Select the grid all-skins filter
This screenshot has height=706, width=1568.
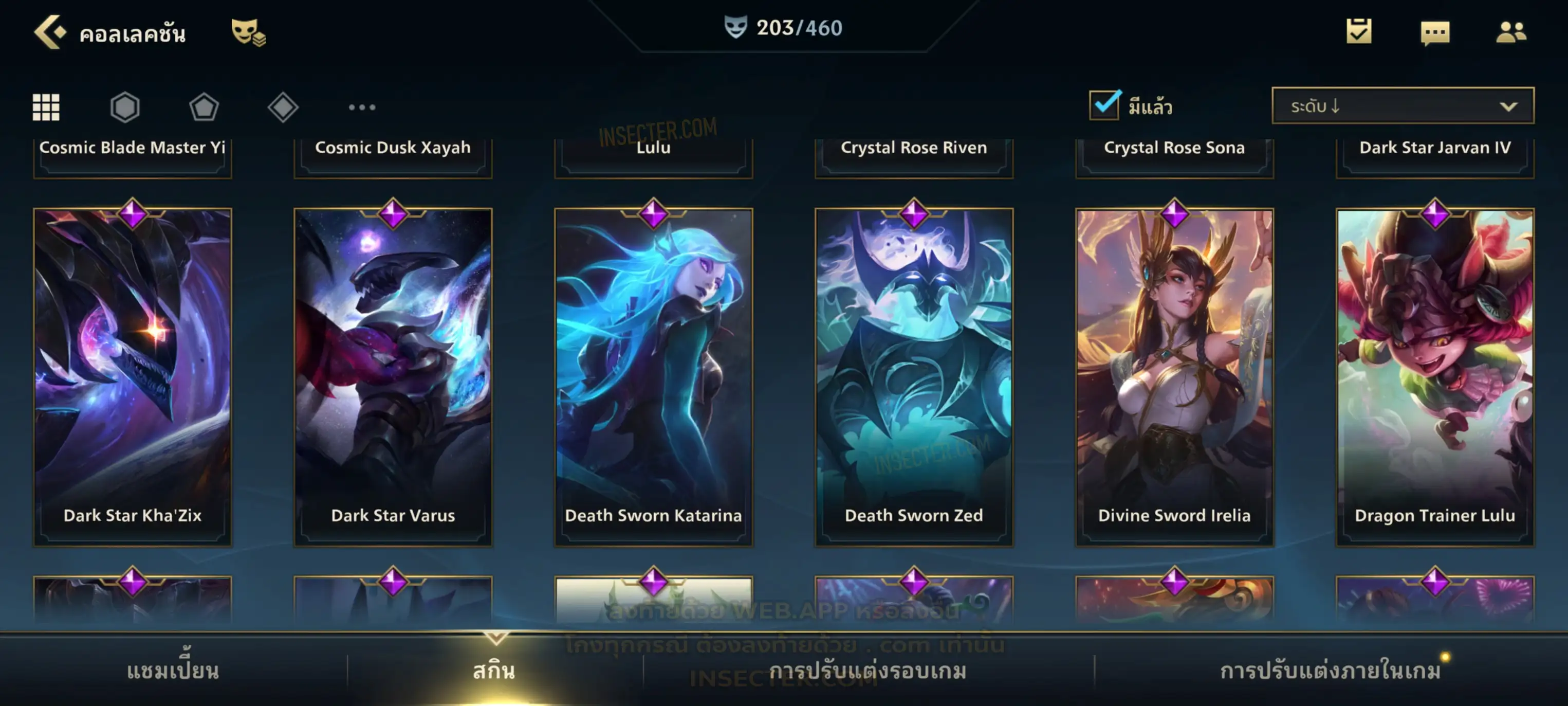(x=46, y=107)
